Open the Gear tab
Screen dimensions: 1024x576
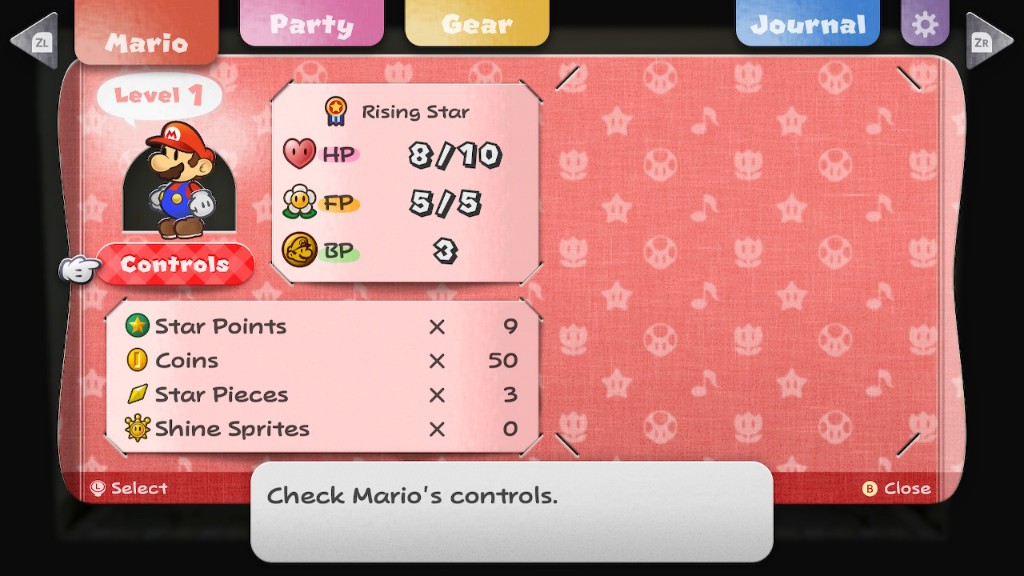coord(476,24)
